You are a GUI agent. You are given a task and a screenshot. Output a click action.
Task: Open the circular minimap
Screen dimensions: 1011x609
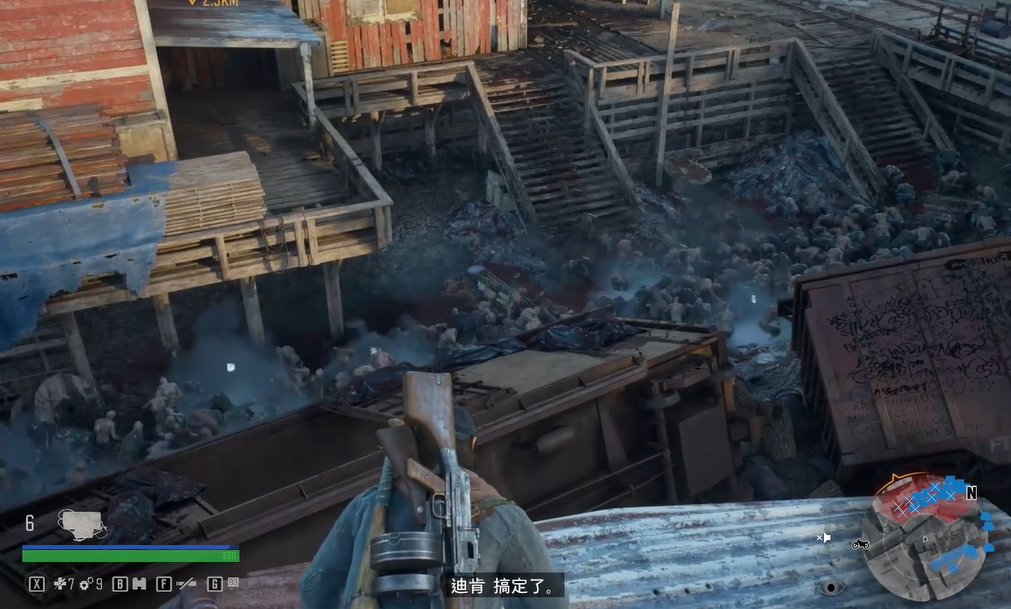click(927, 542)
